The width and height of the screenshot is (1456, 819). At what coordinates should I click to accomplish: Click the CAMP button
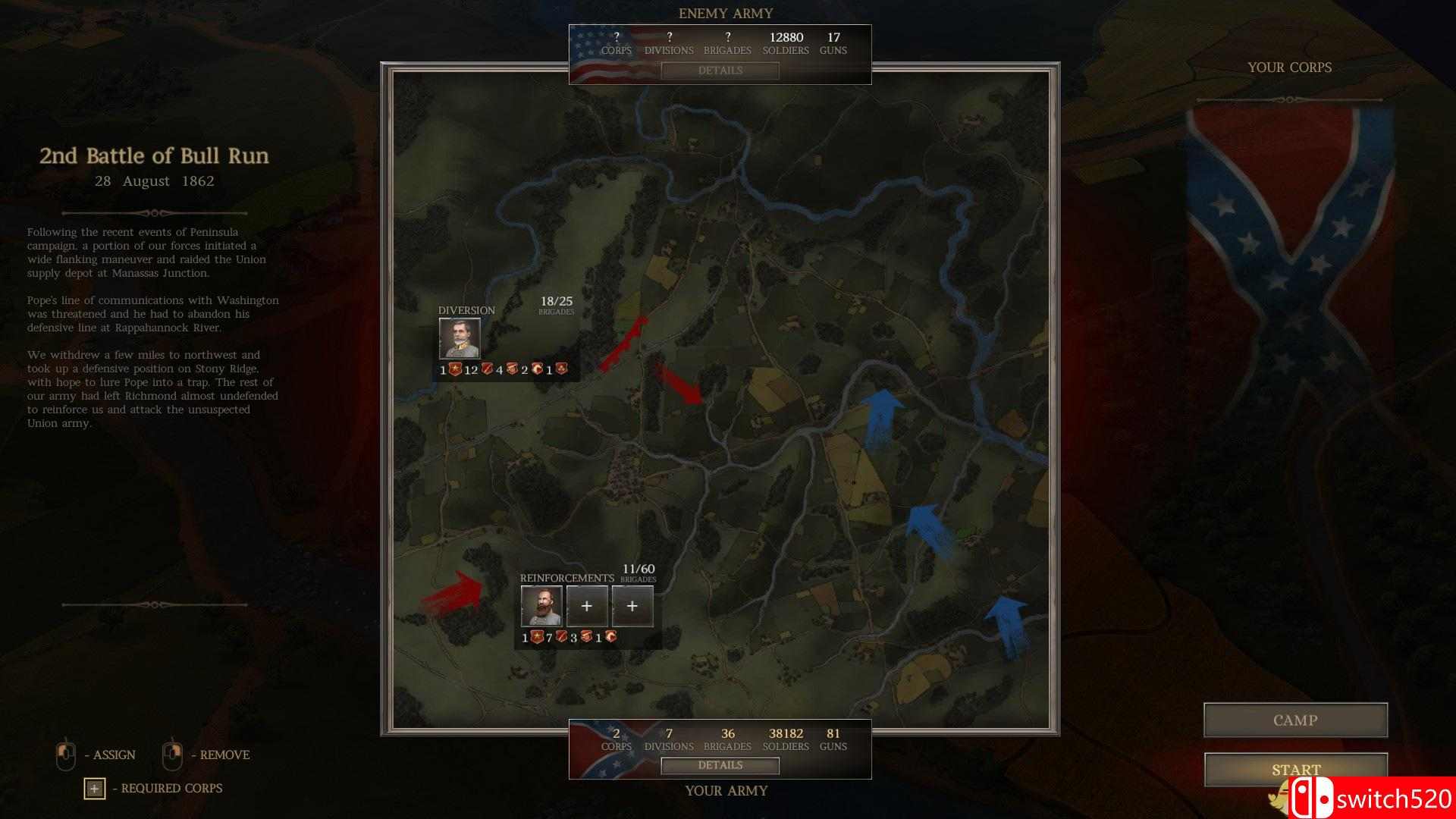pyautogui.click(x=1294, y=720)
